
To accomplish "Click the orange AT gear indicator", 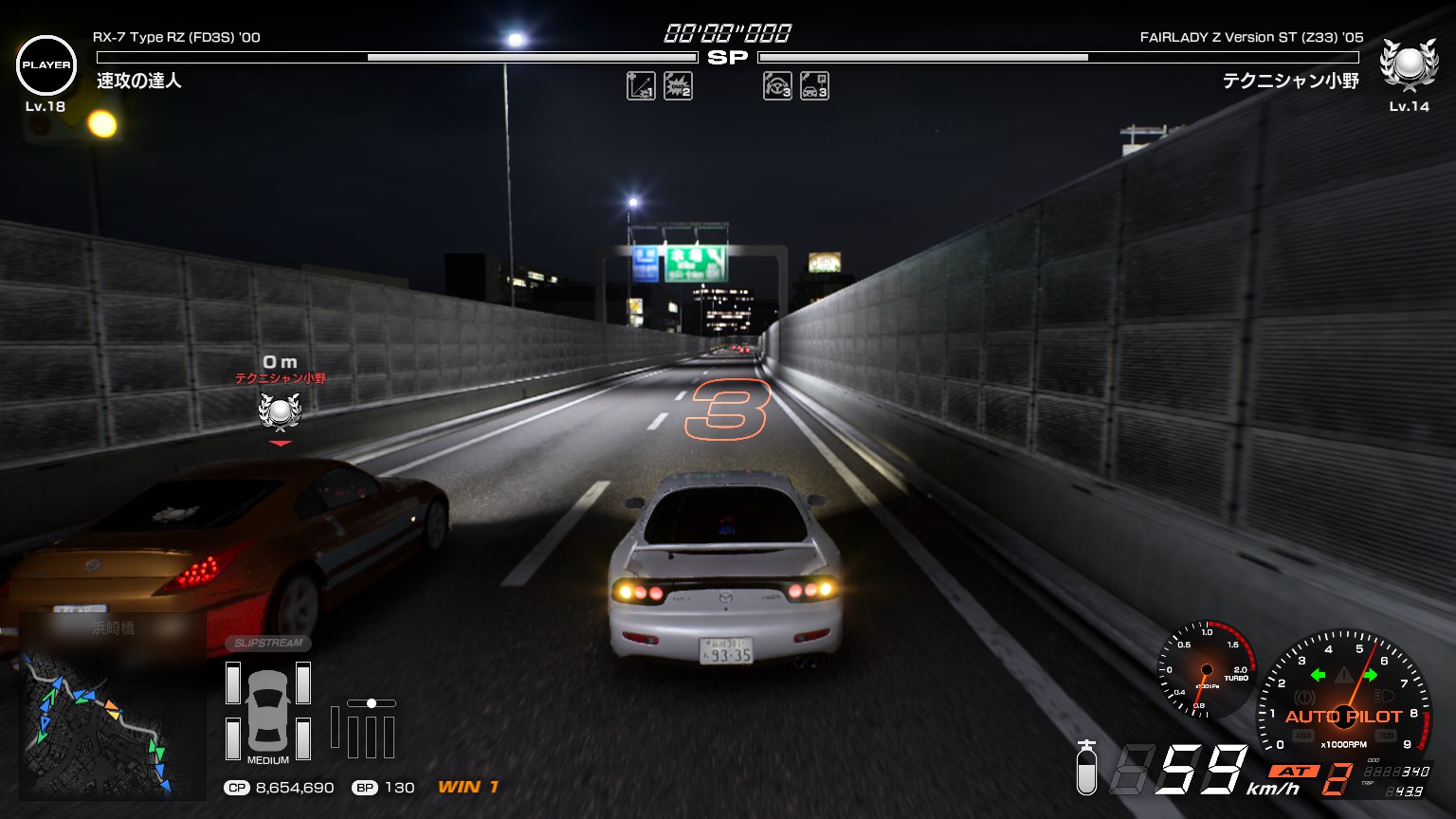I will [x=1294, y=772].
